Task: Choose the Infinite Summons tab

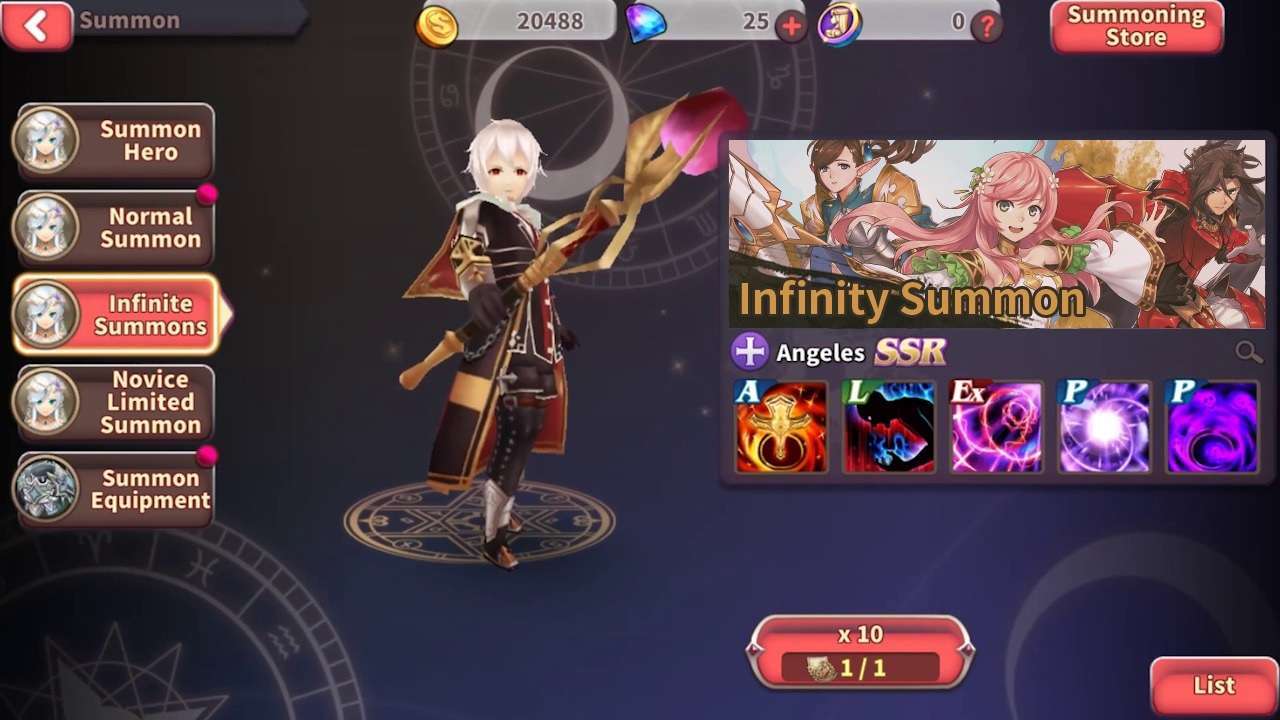Action: click(x=116, y=315)
